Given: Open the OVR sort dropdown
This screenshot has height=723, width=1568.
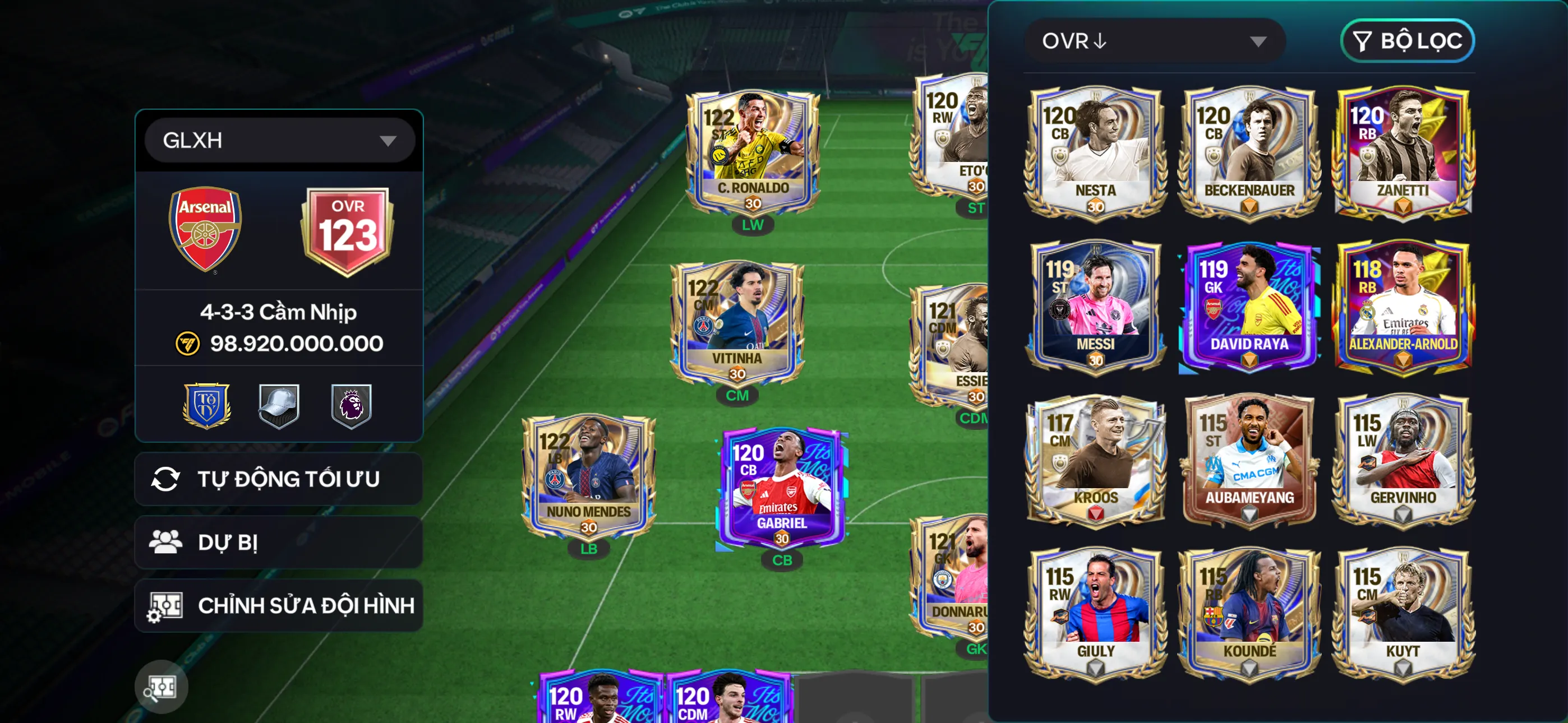Looking at the screenshot, I should coord(1154,41).
